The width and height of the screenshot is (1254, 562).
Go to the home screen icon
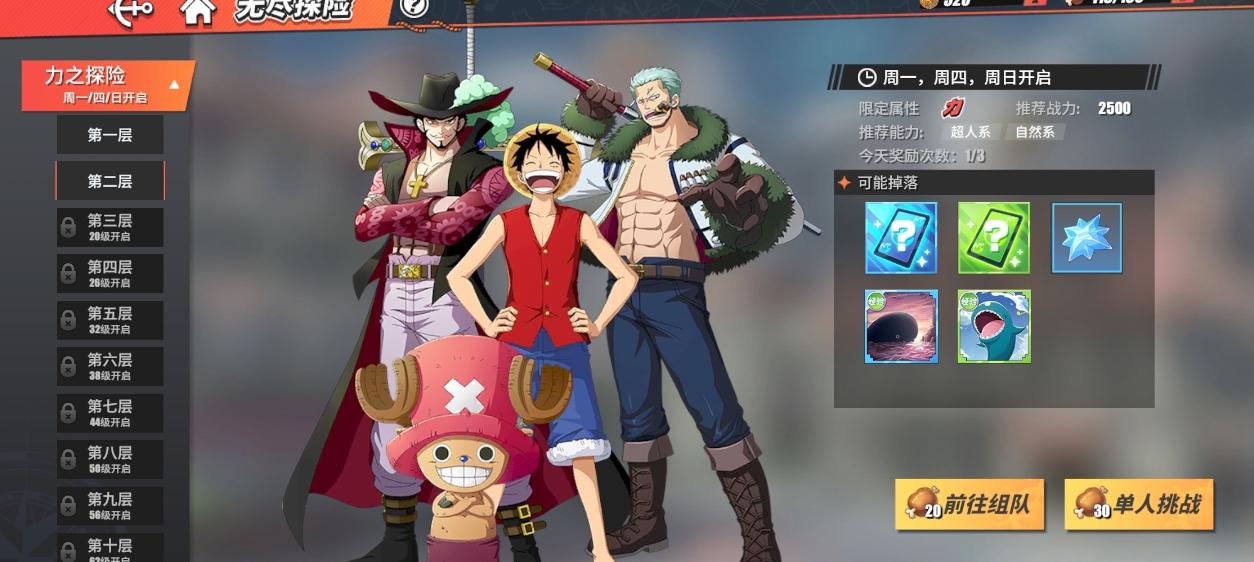(x=198, y=10)
